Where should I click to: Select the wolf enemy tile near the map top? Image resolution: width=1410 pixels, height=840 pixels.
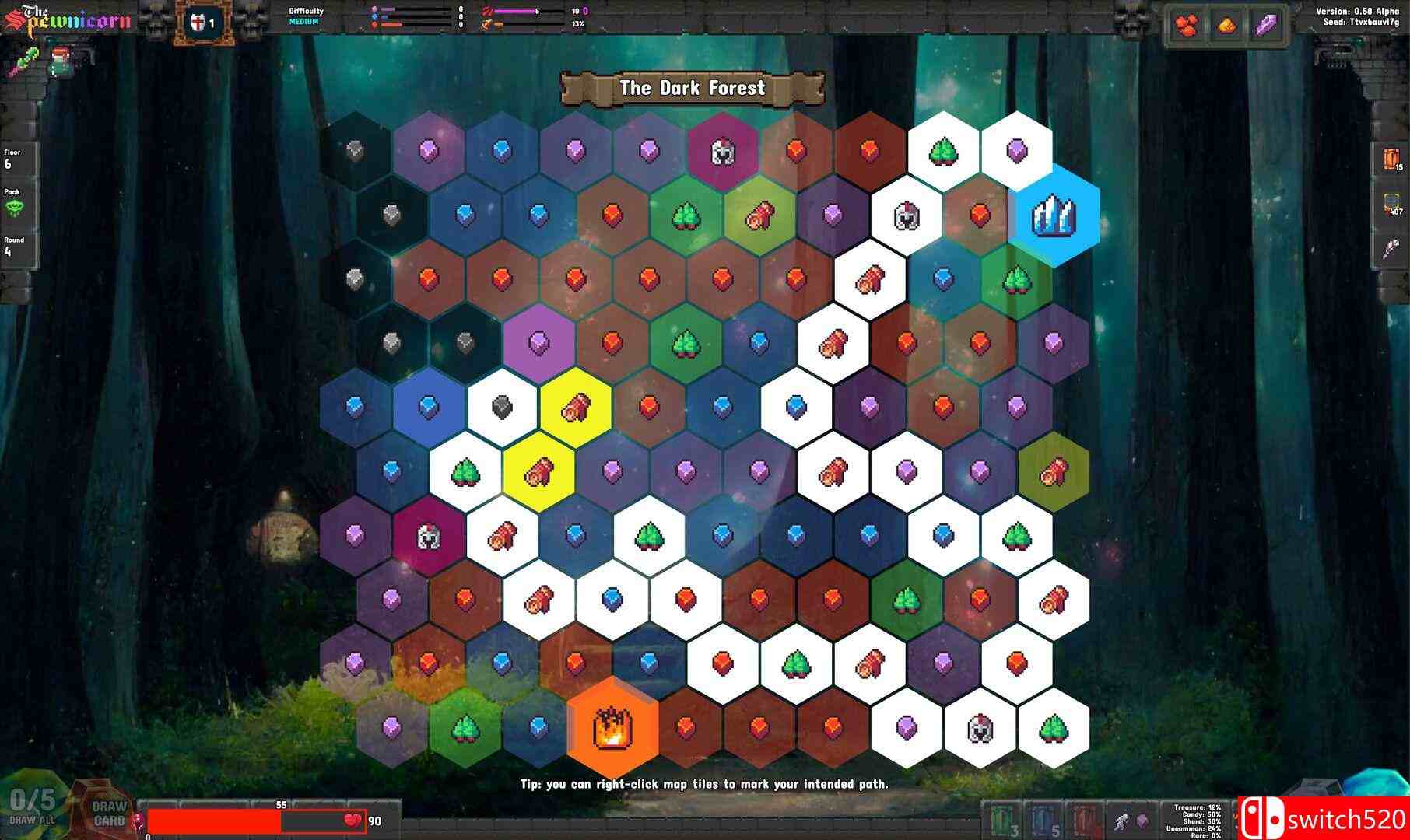(724, 152)
